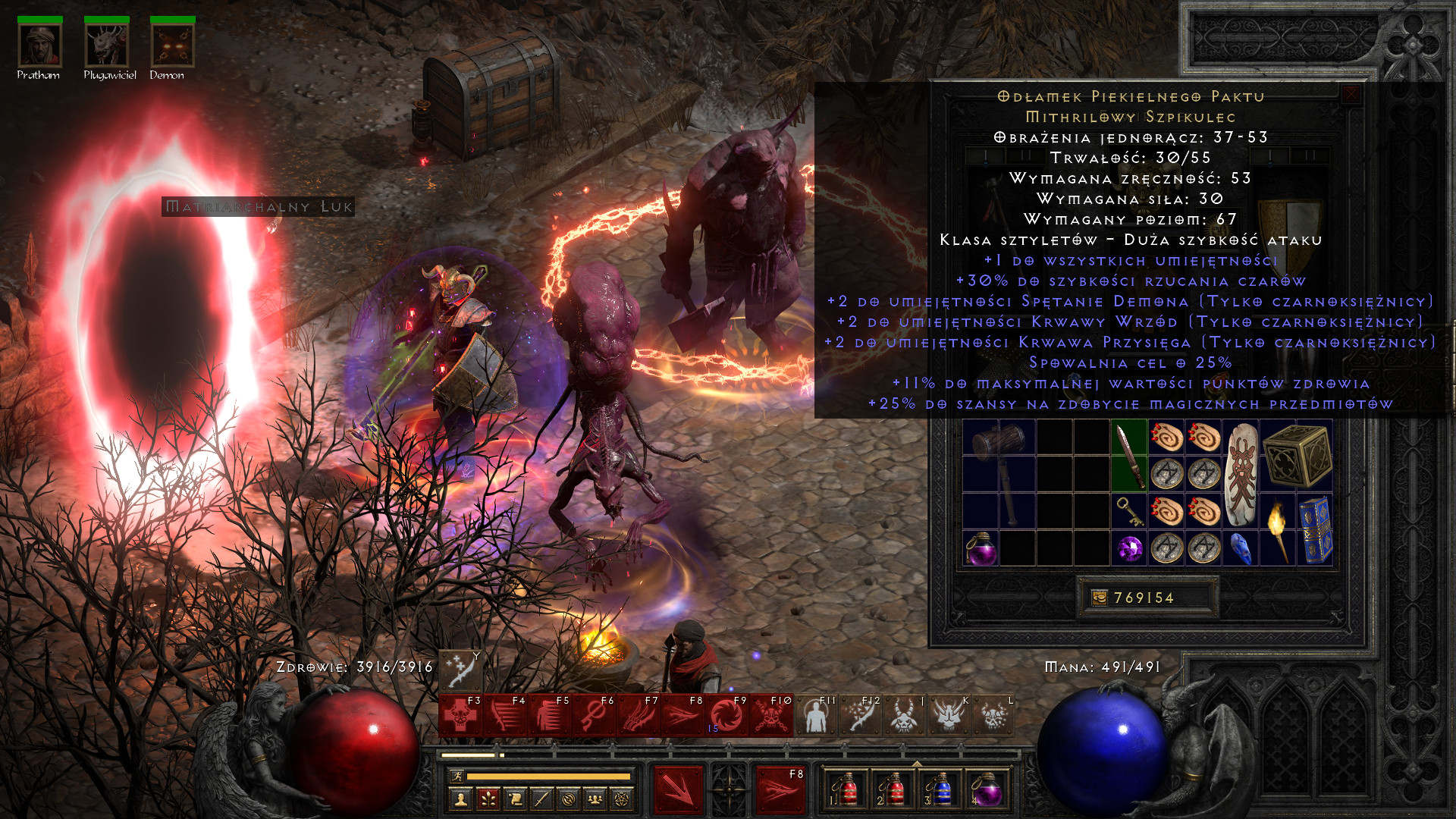Open the gold coins button

(x=1100, y=598)
